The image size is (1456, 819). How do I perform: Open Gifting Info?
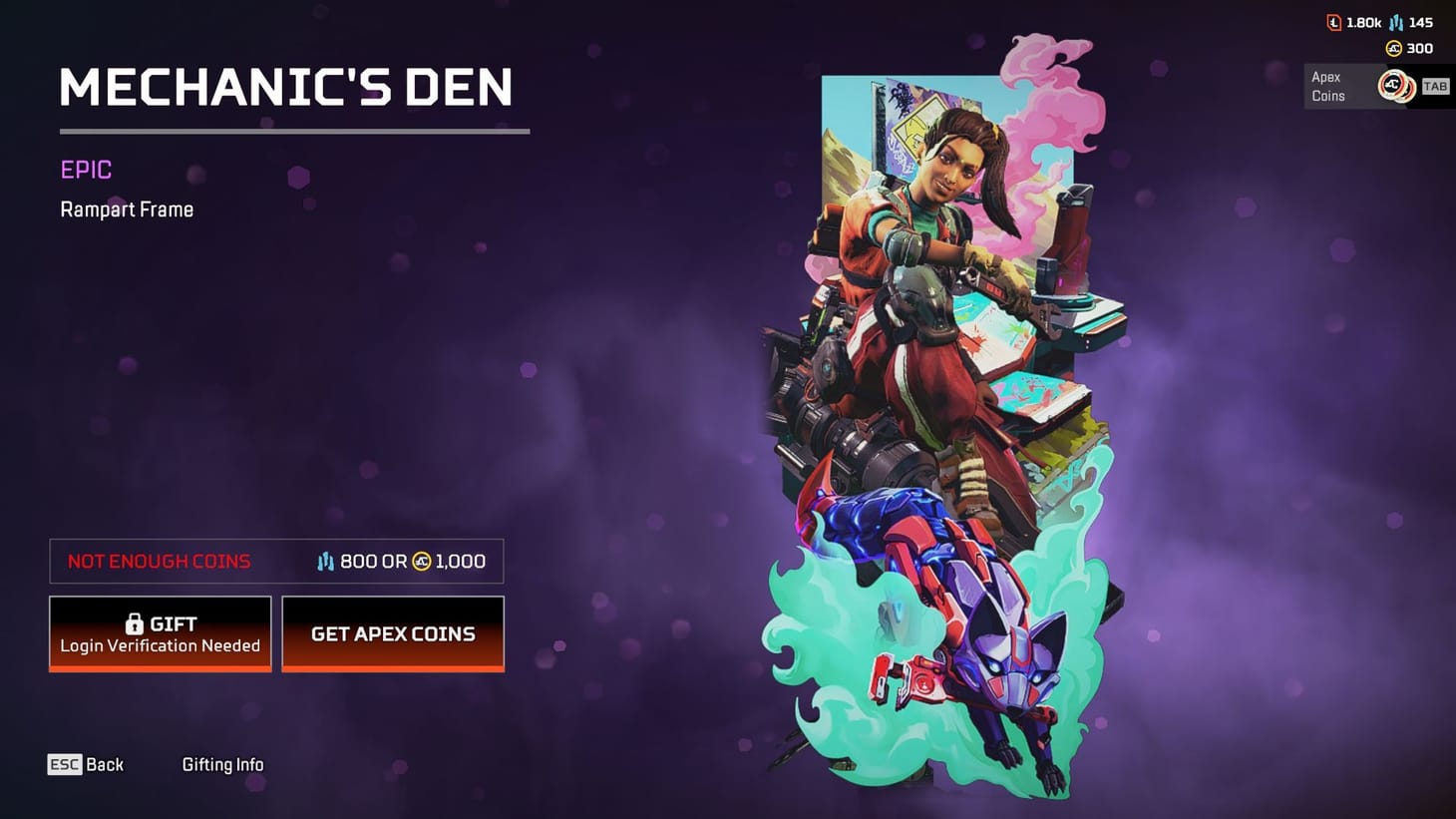222,764
